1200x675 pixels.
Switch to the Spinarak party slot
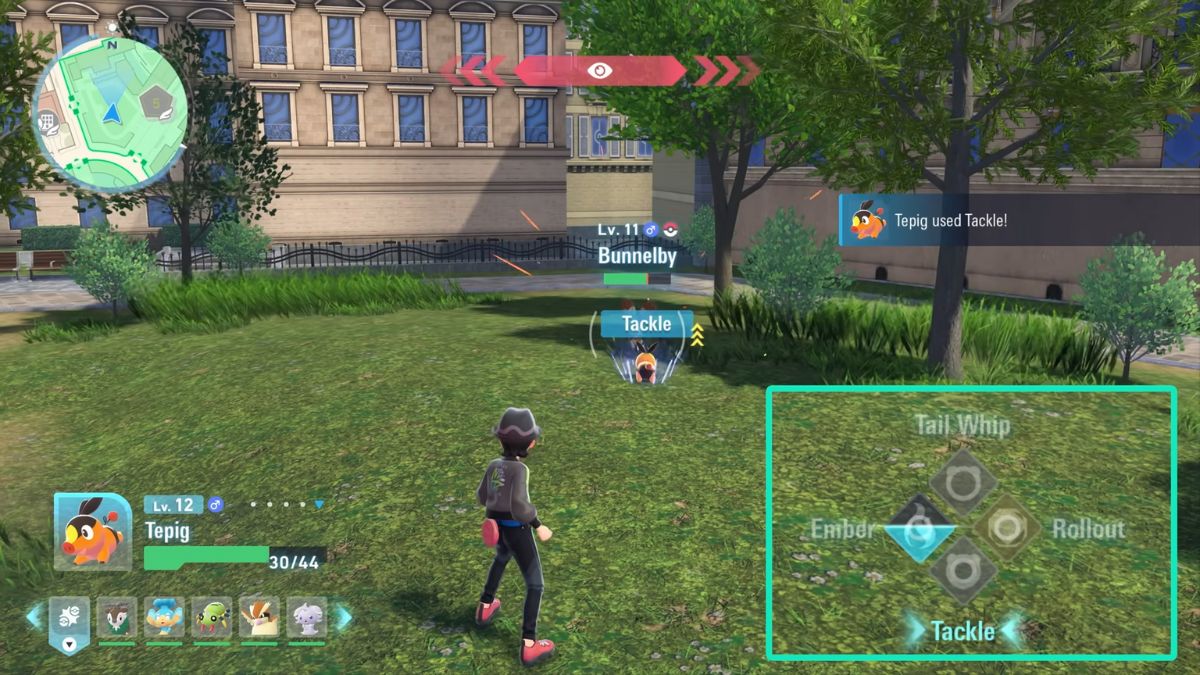point(212,617)
